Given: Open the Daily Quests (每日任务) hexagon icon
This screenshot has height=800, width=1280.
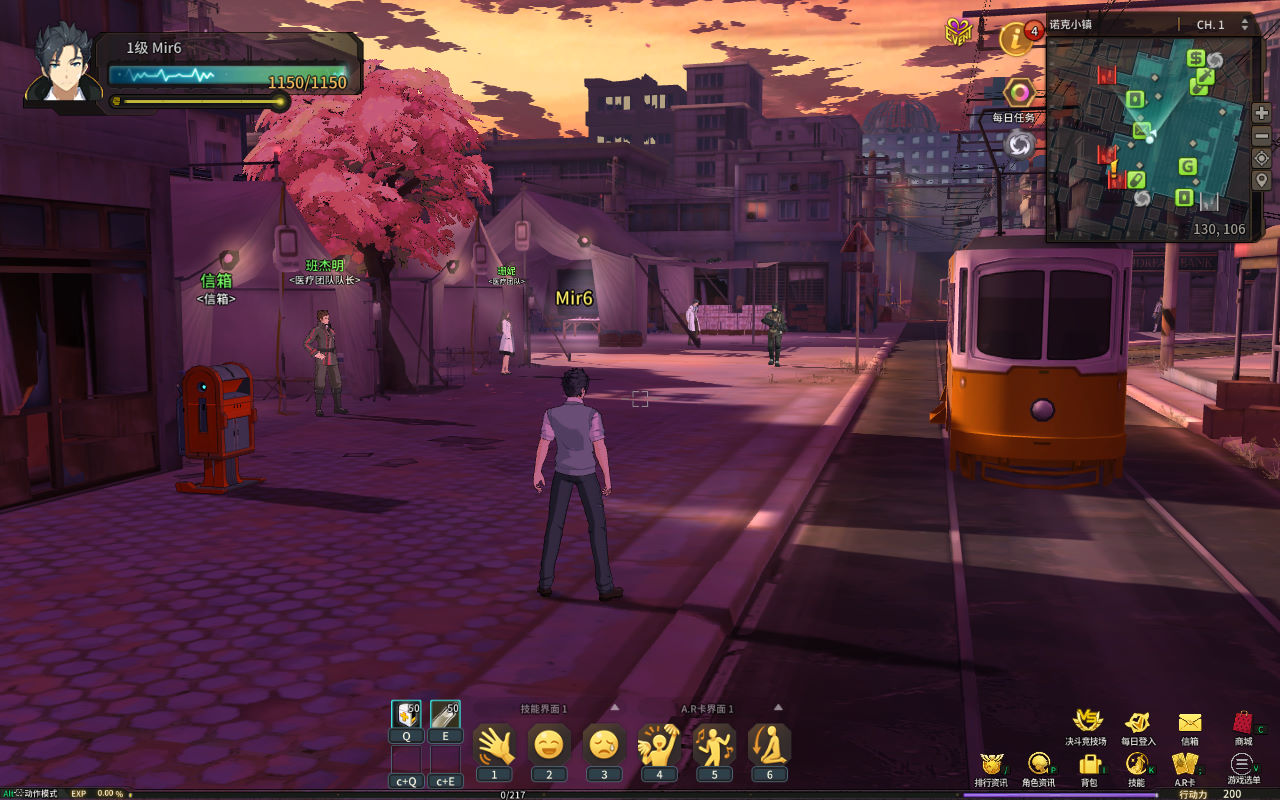Looking at the screenshot, I should pyautogui.click(x=1019, y=94).
